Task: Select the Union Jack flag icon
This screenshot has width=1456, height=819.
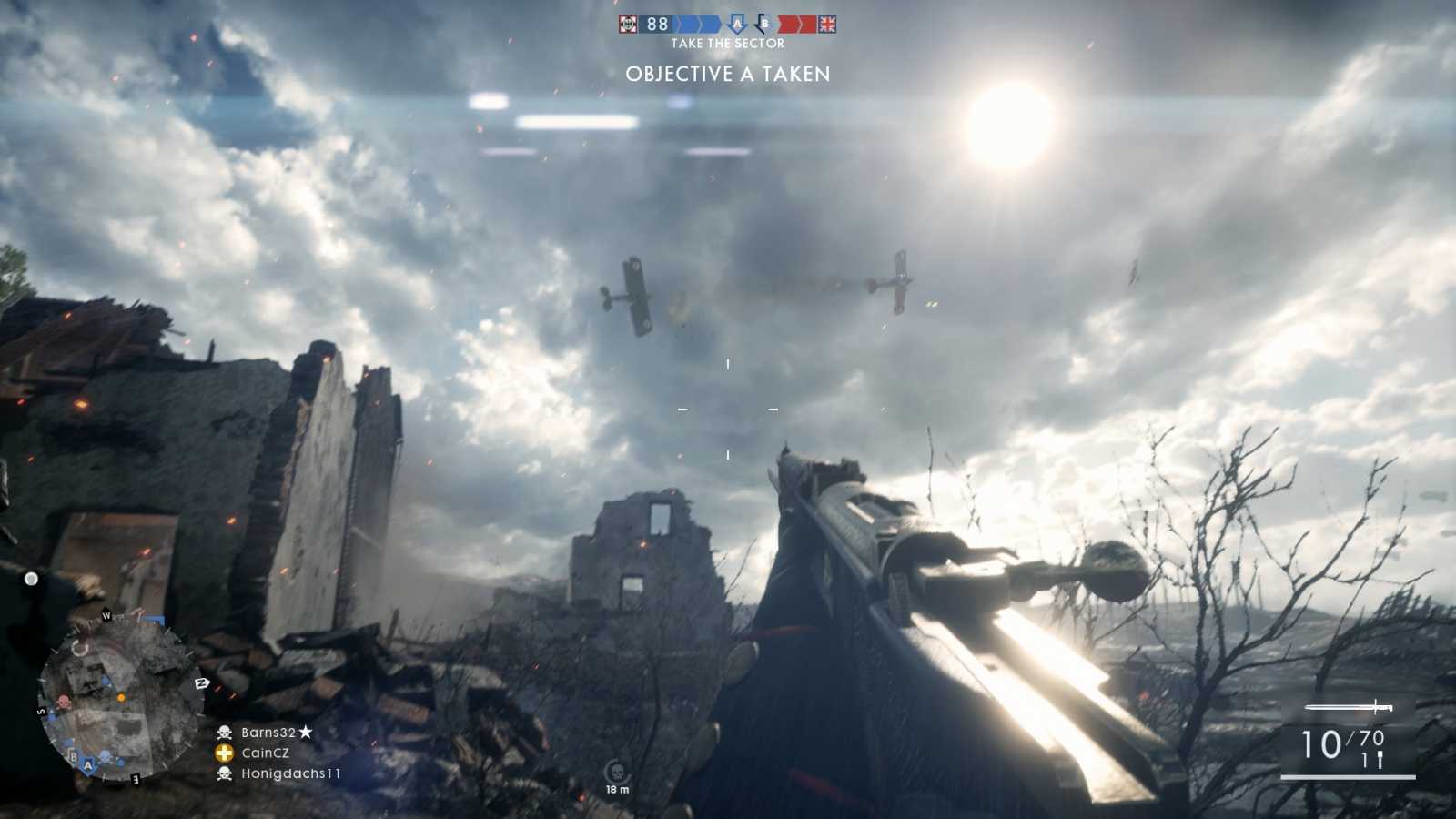Action: coord(829,25)
